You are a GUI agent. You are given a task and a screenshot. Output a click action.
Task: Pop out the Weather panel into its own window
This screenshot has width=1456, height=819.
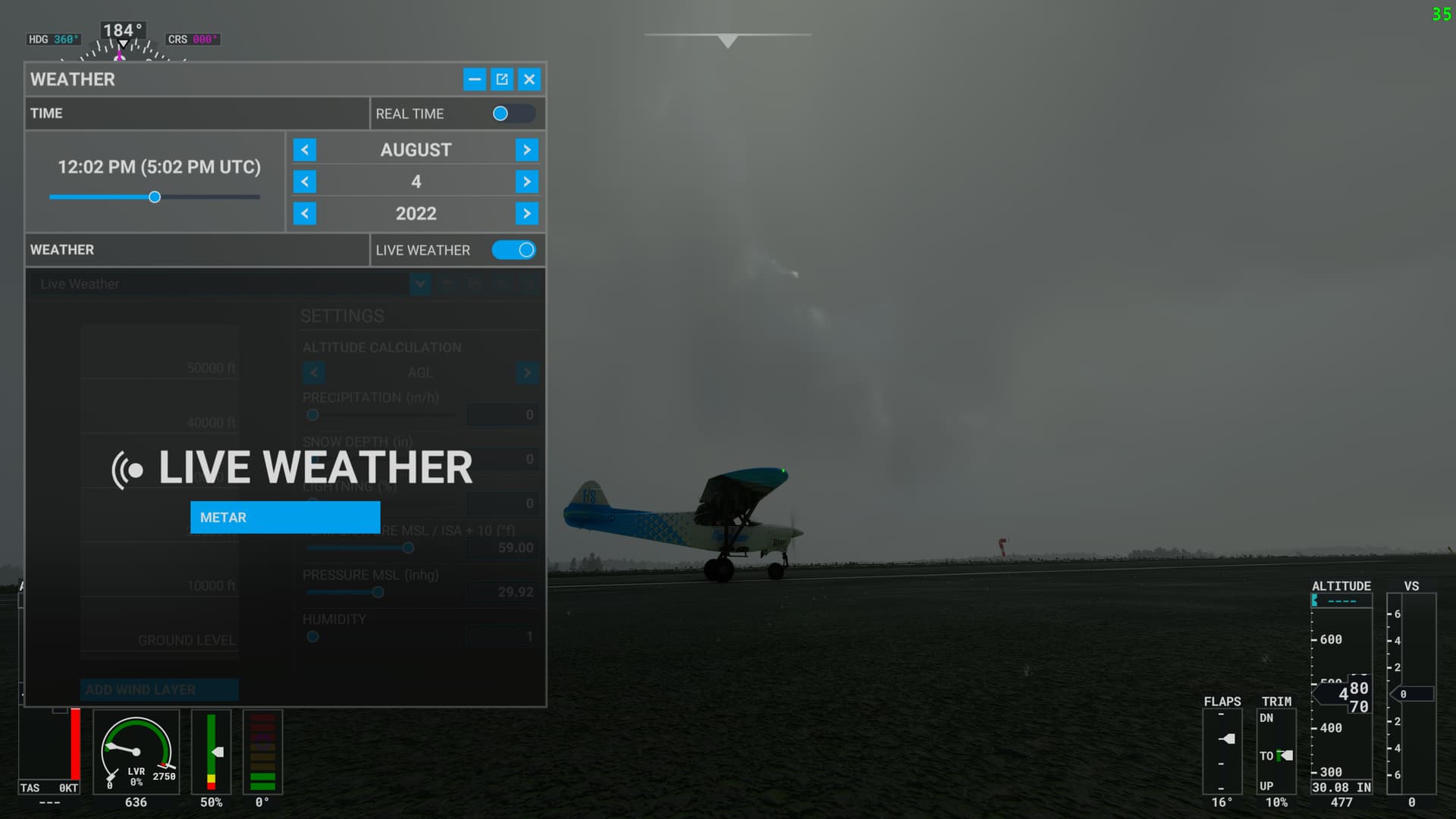(501, 79)
